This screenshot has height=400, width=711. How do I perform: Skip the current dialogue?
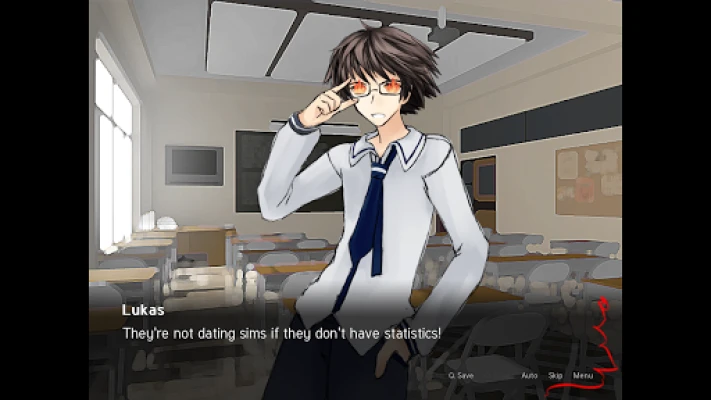(555, 376)
